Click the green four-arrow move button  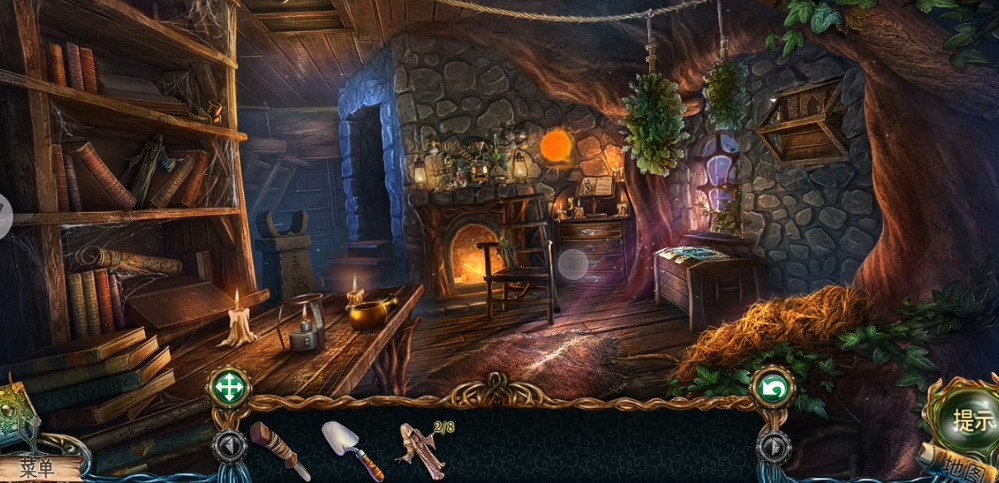[228, 387]
